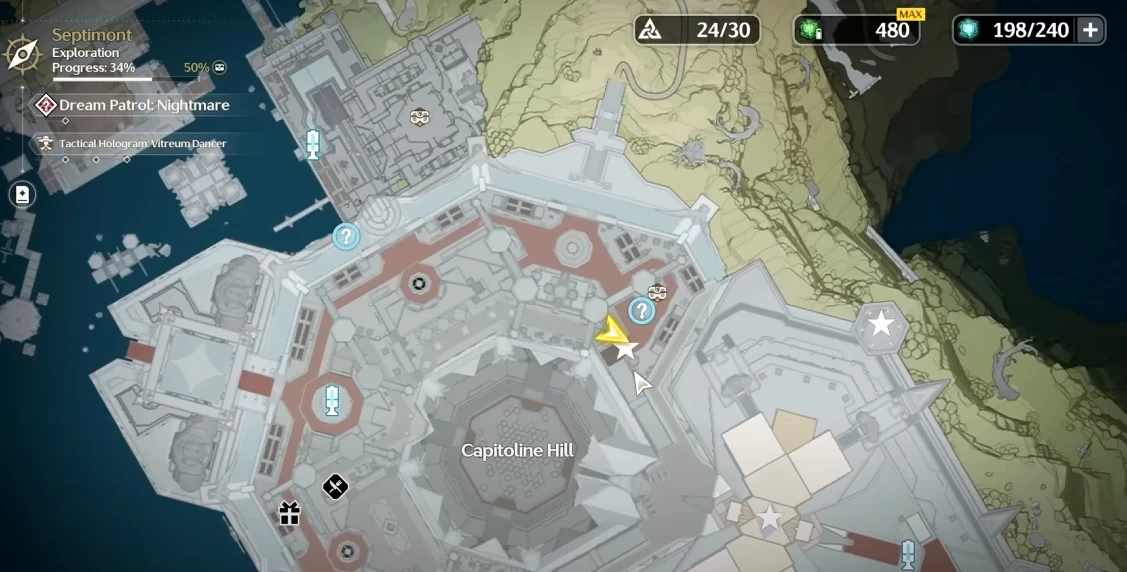
Task: Open the book icon under the quest list
Action: (x=22, y=195)
